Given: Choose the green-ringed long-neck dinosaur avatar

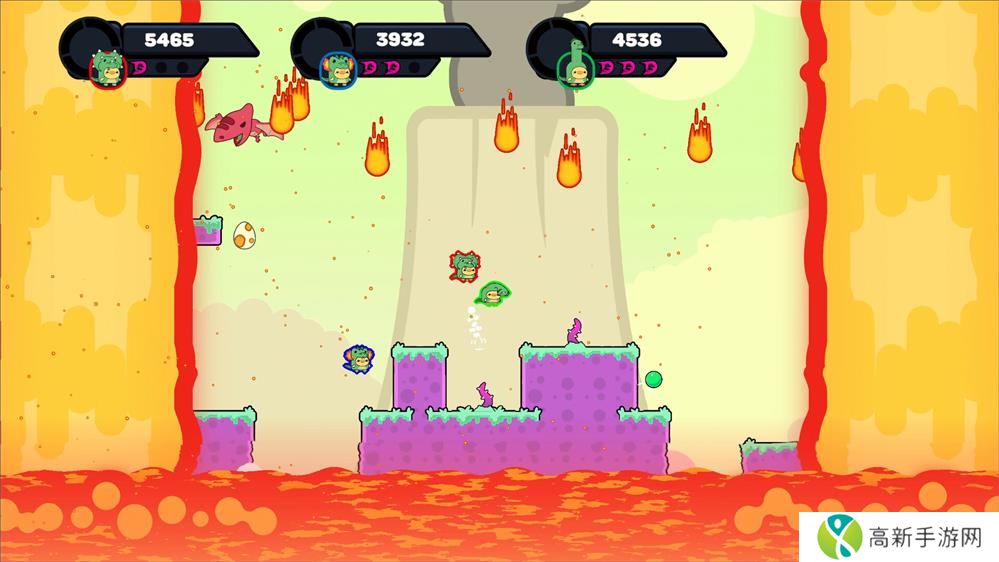Looking at the screenshot, I should (573, 66).
